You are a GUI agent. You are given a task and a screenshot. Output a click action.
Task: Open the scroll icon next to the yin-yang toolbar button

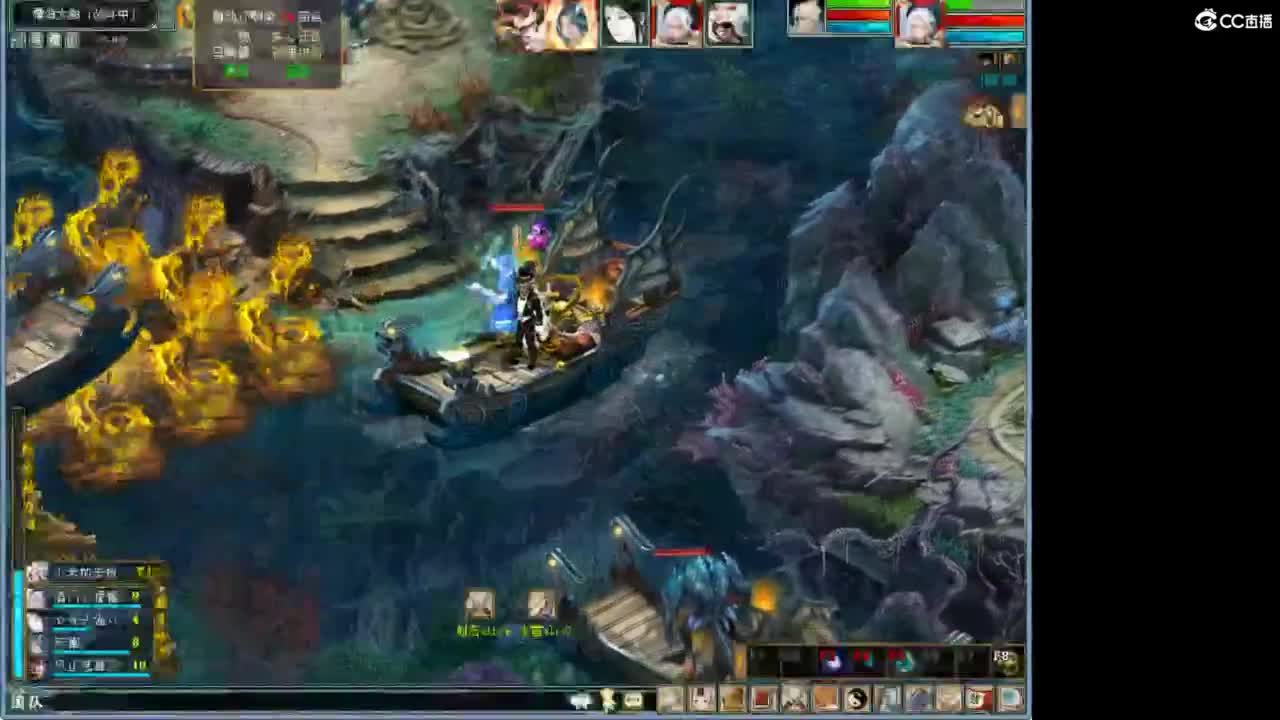point(888,700)
